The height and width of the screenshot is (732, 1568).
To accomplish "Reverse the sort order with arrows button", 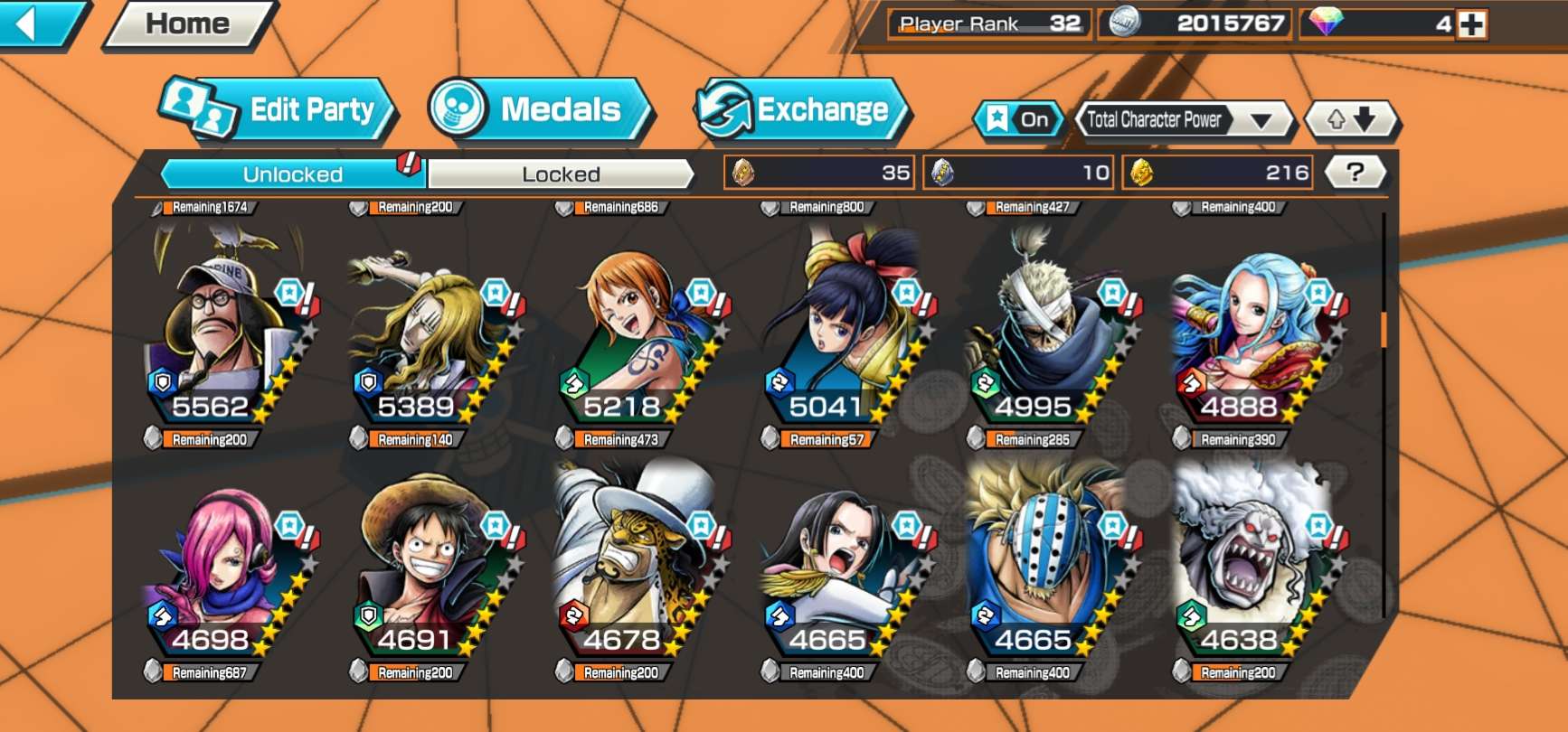I will coord(1351,119).
